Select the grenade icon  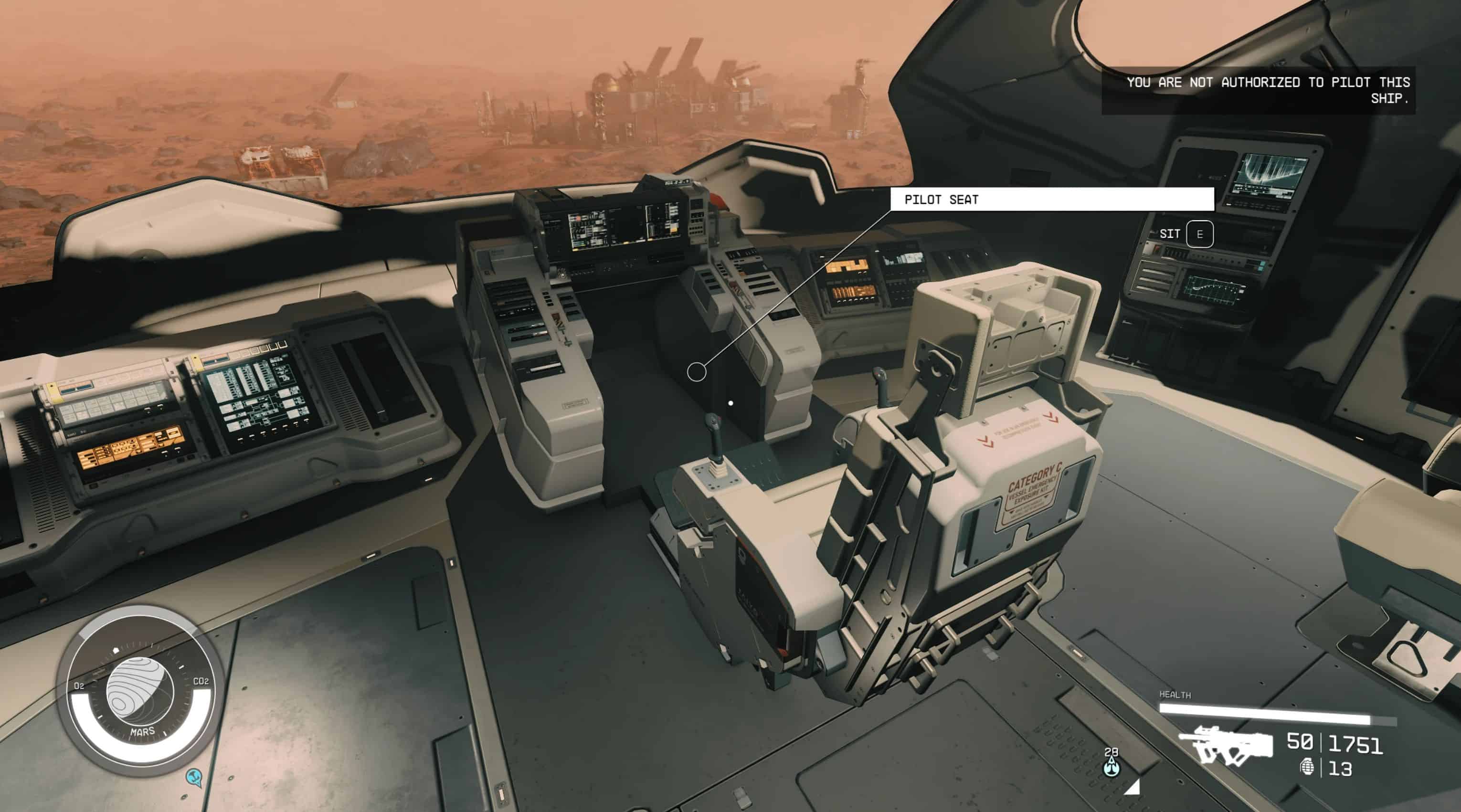pyautogui.click(x=1307, y=767)
